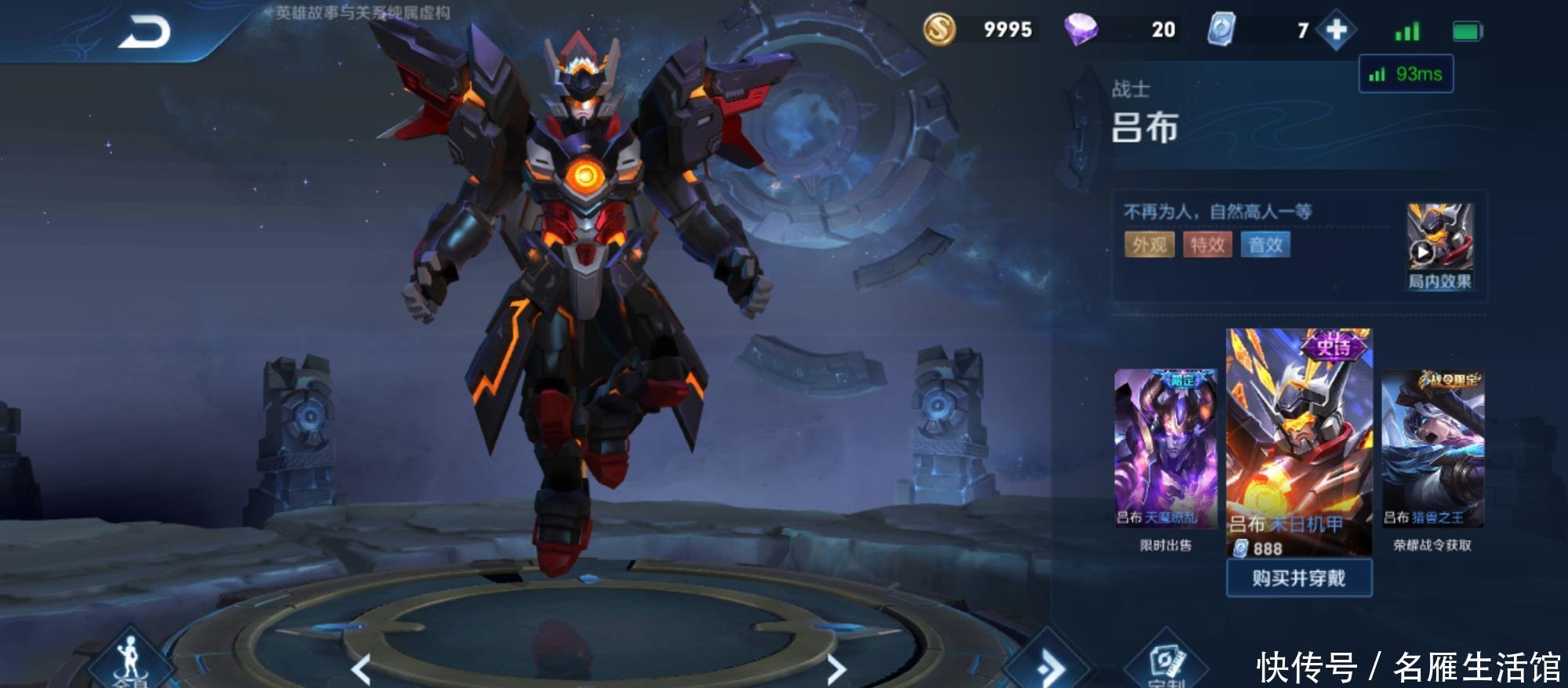
Task: Show the next hero with the right arrow
Action: coord(837,668)
